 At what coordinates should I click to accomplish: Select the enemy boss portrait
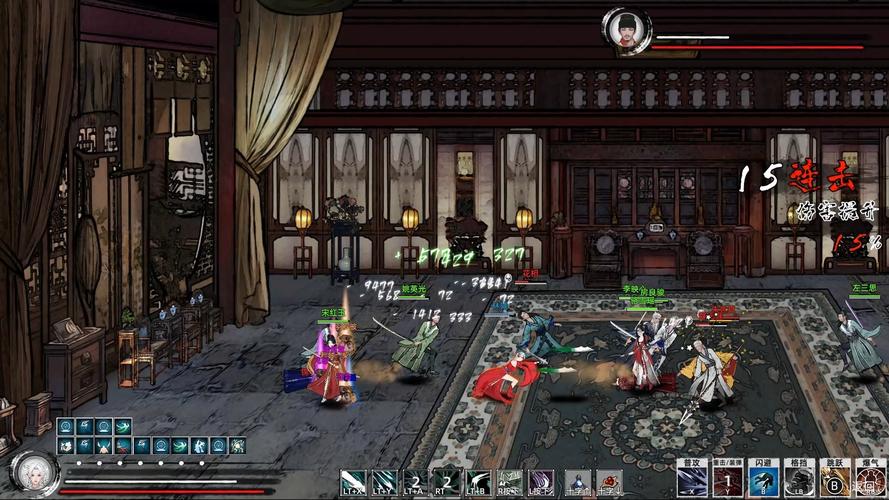pyautogui.click(x=626, y=30)
